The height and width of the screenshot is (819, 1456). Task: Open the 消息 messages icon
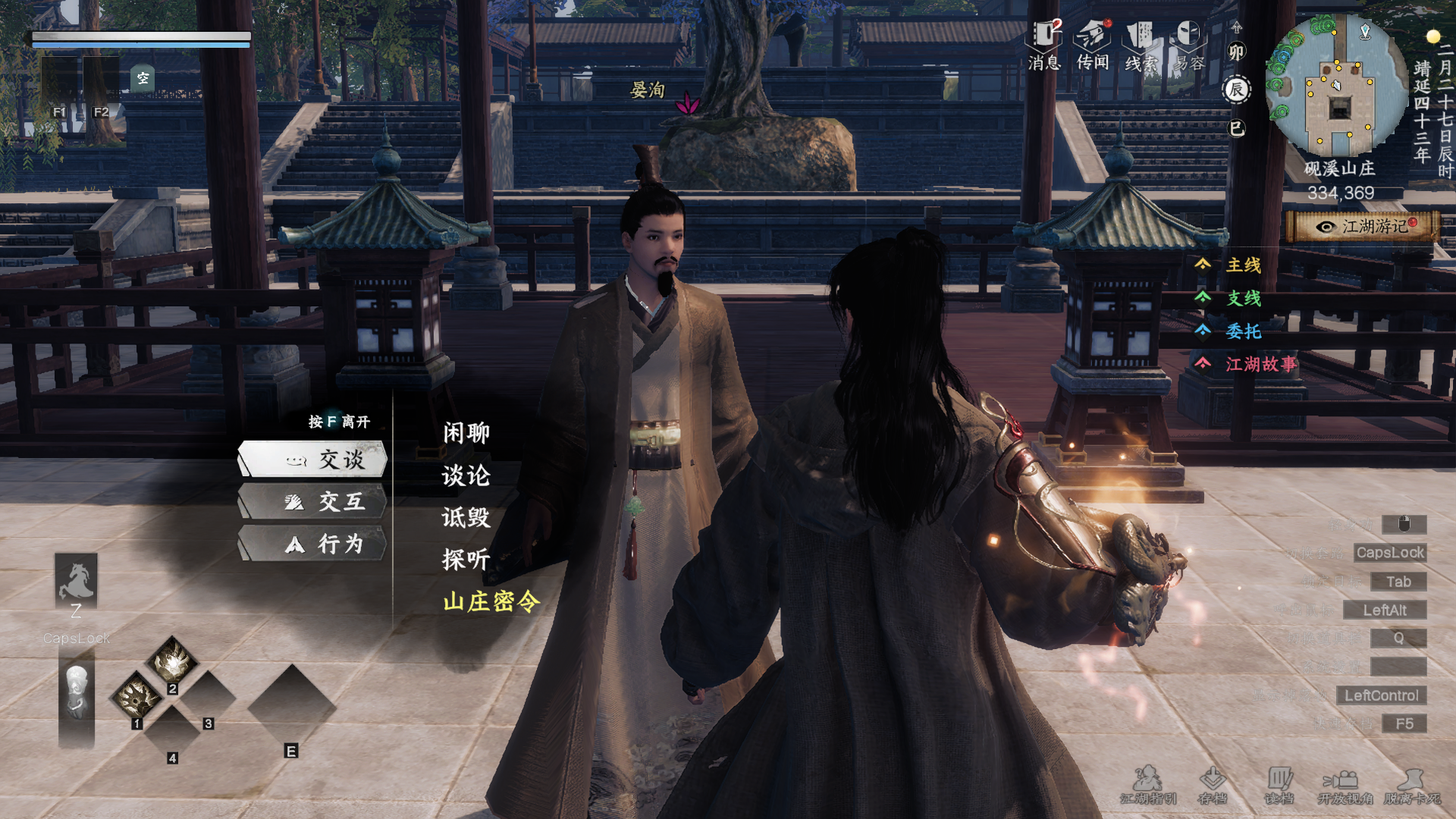1044,45
